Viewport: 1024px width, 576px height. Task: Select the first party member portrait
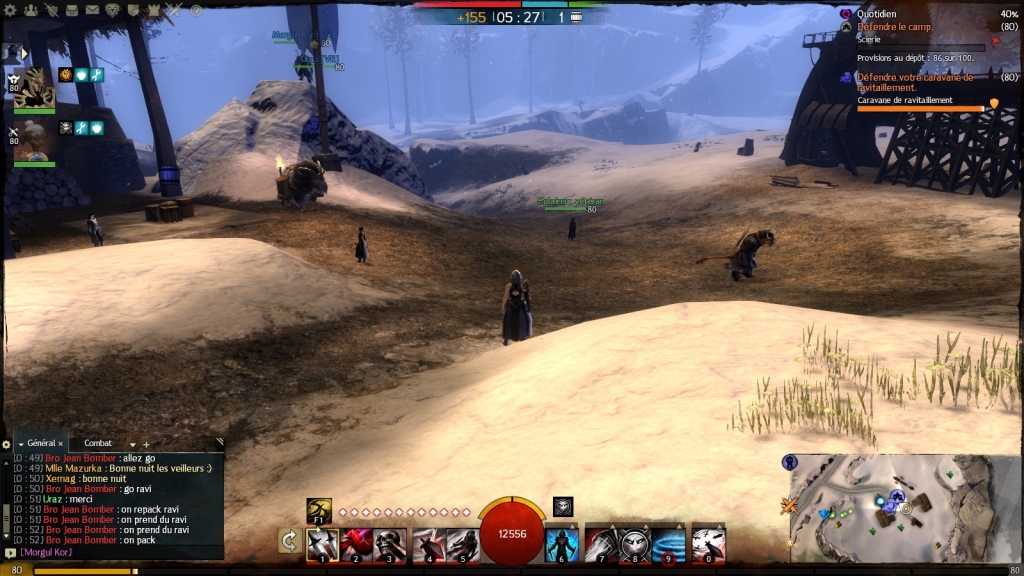coord(33,88)
